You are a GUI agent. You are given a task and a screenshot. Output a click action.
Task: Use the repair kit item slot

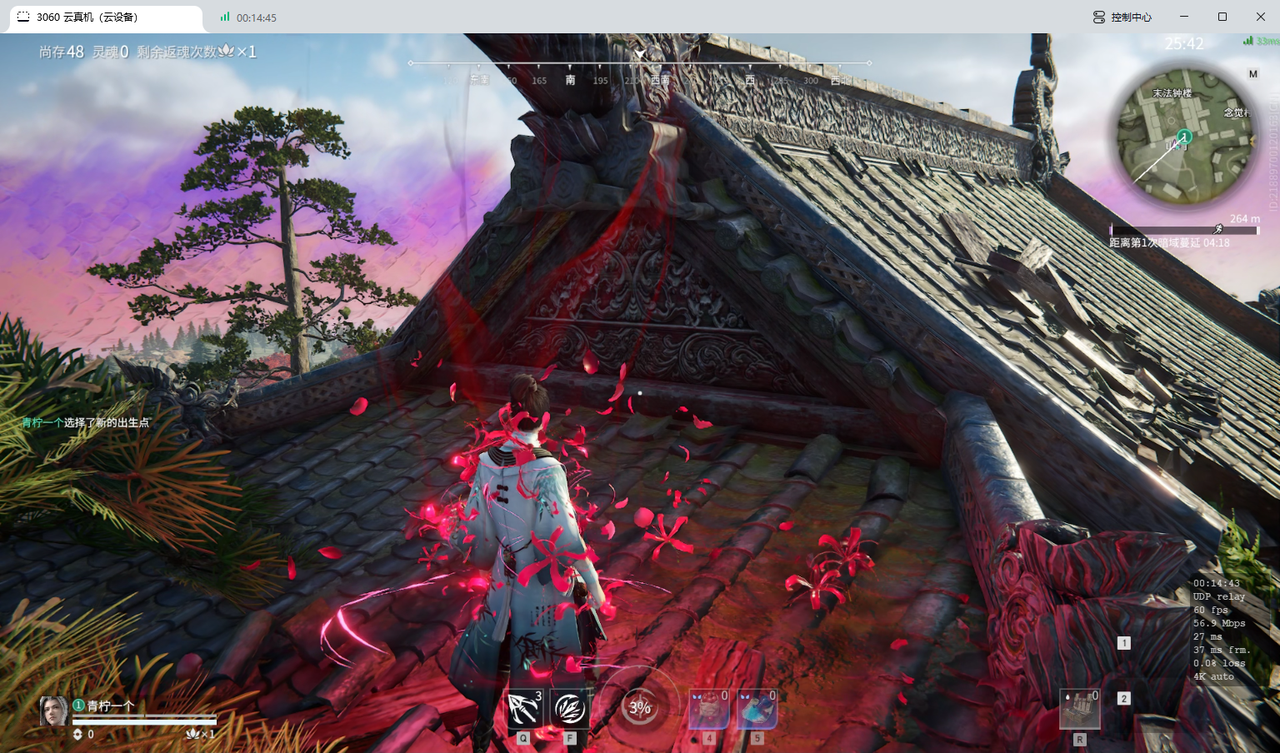point(1080,709)
